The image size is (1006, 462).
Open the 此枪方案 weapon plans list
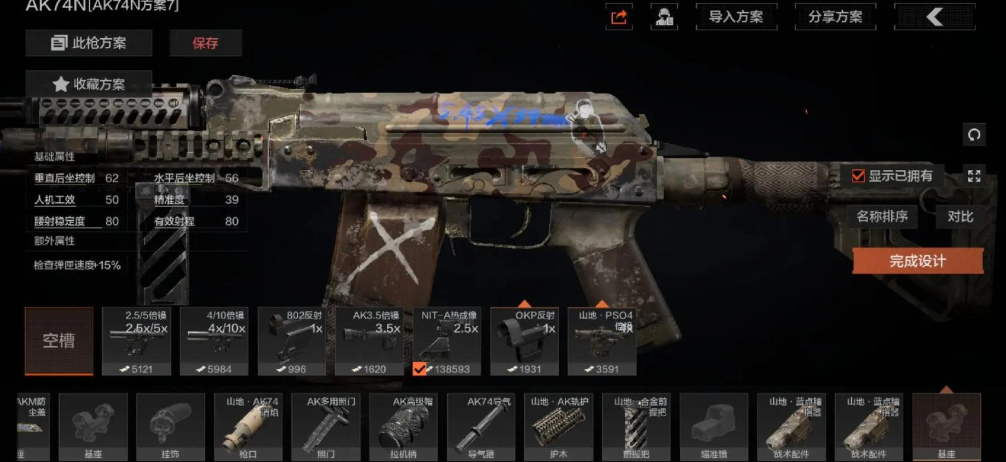click(88, 43)
